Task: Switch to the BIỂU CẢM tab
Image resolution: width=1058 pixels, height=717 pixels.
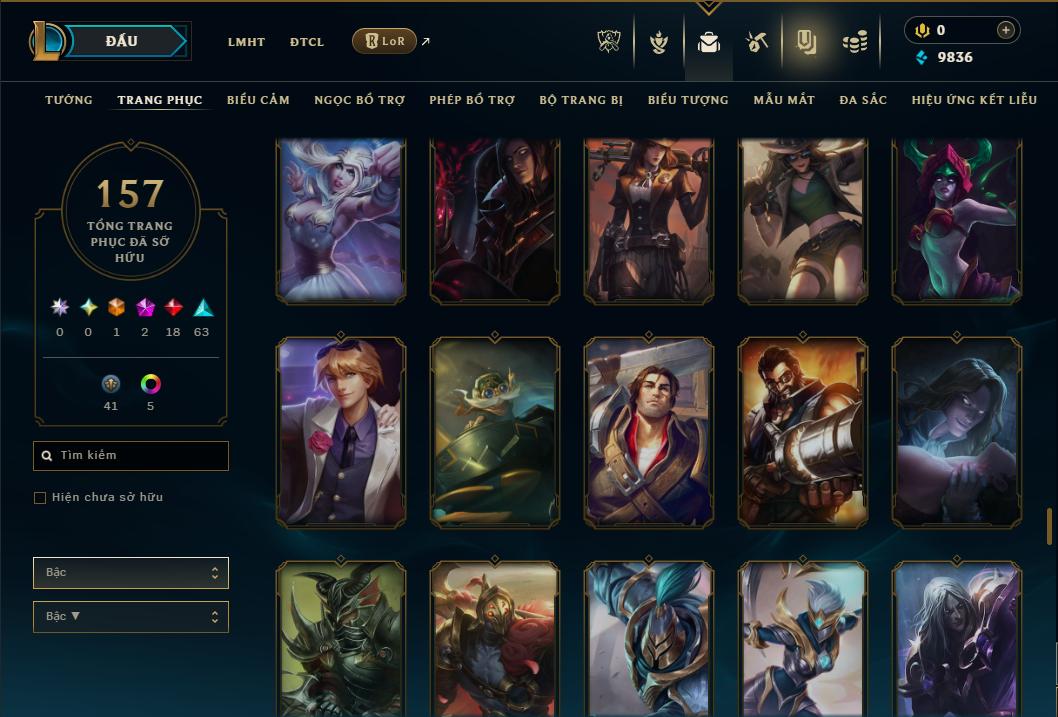Action: [258, 100]
